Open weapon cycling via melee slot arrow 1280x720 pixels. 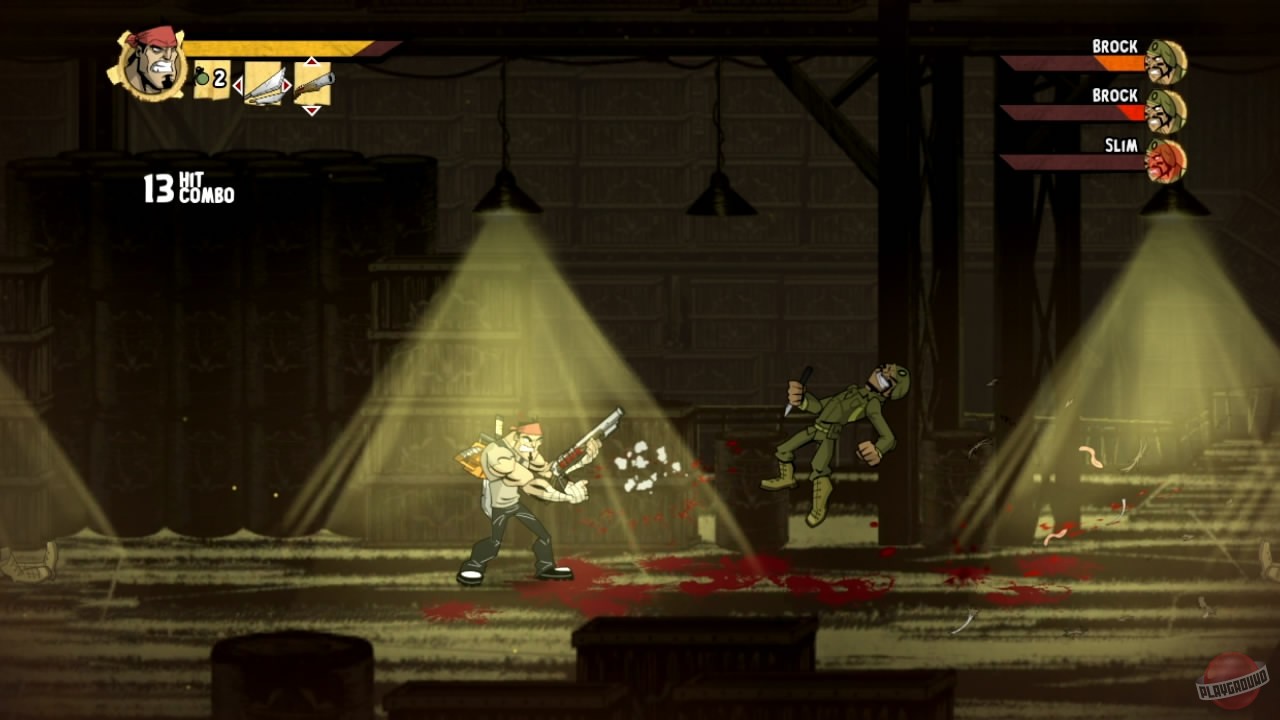point(239,86)
